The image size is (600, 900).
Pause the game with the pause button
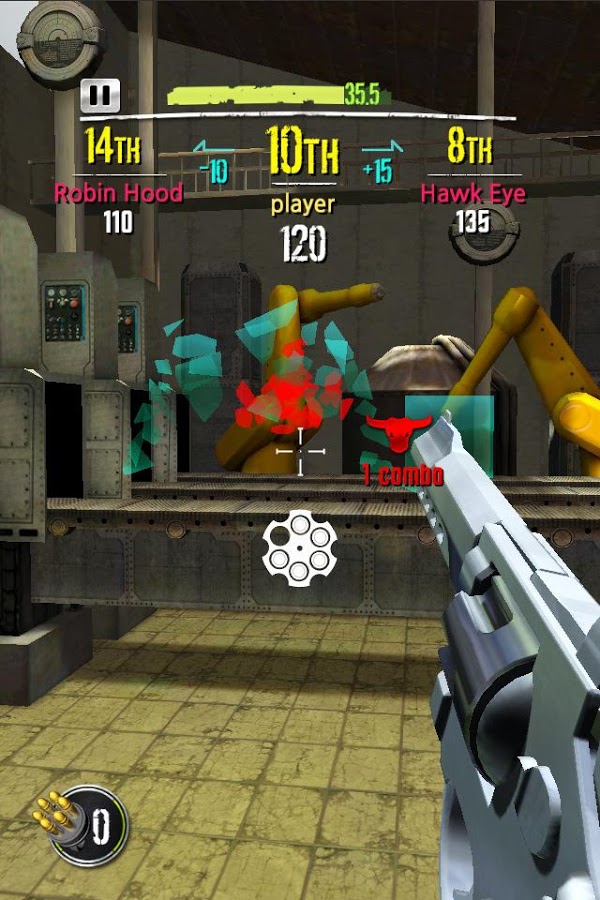[x=100, y=96]
